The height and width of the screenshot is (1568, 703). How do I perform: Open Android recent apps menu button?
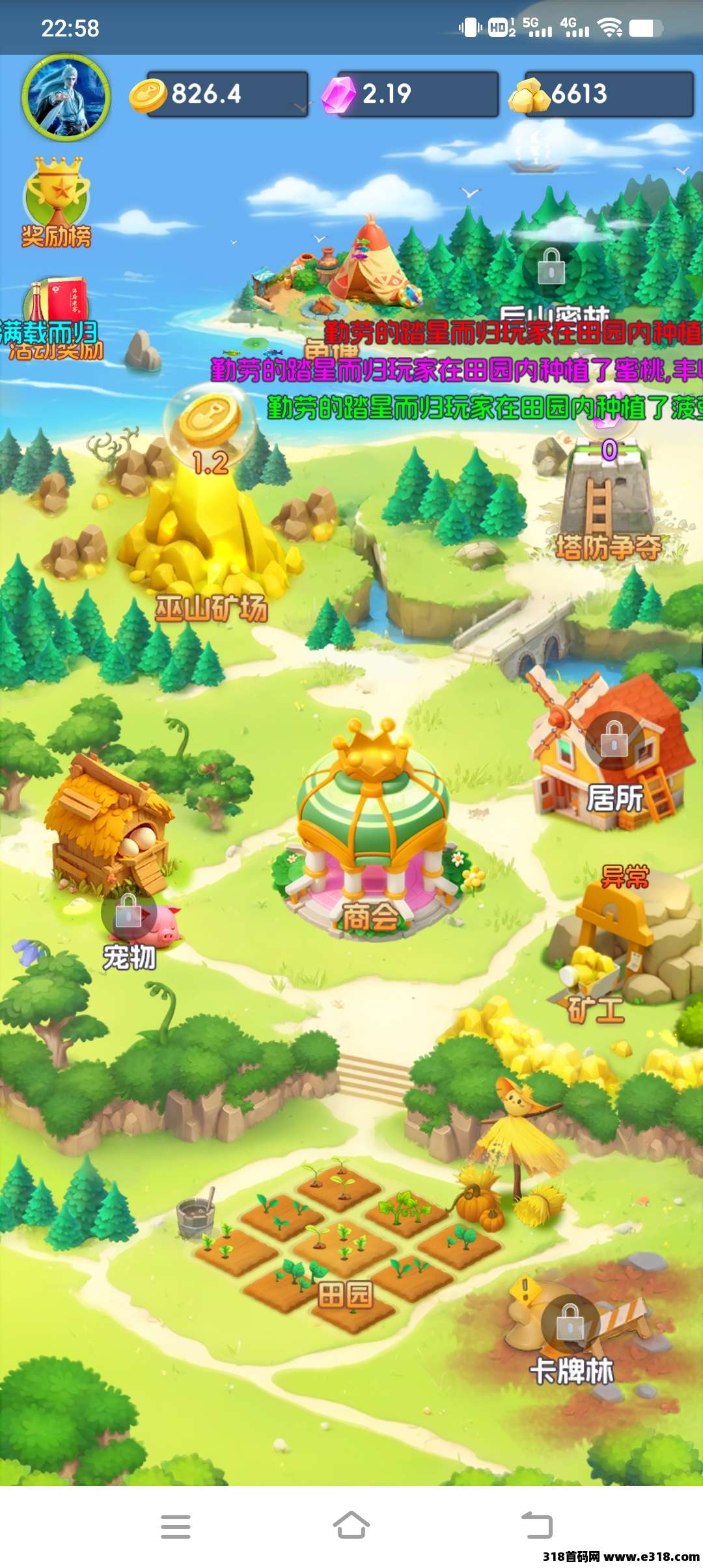[x=176, y=1526]
